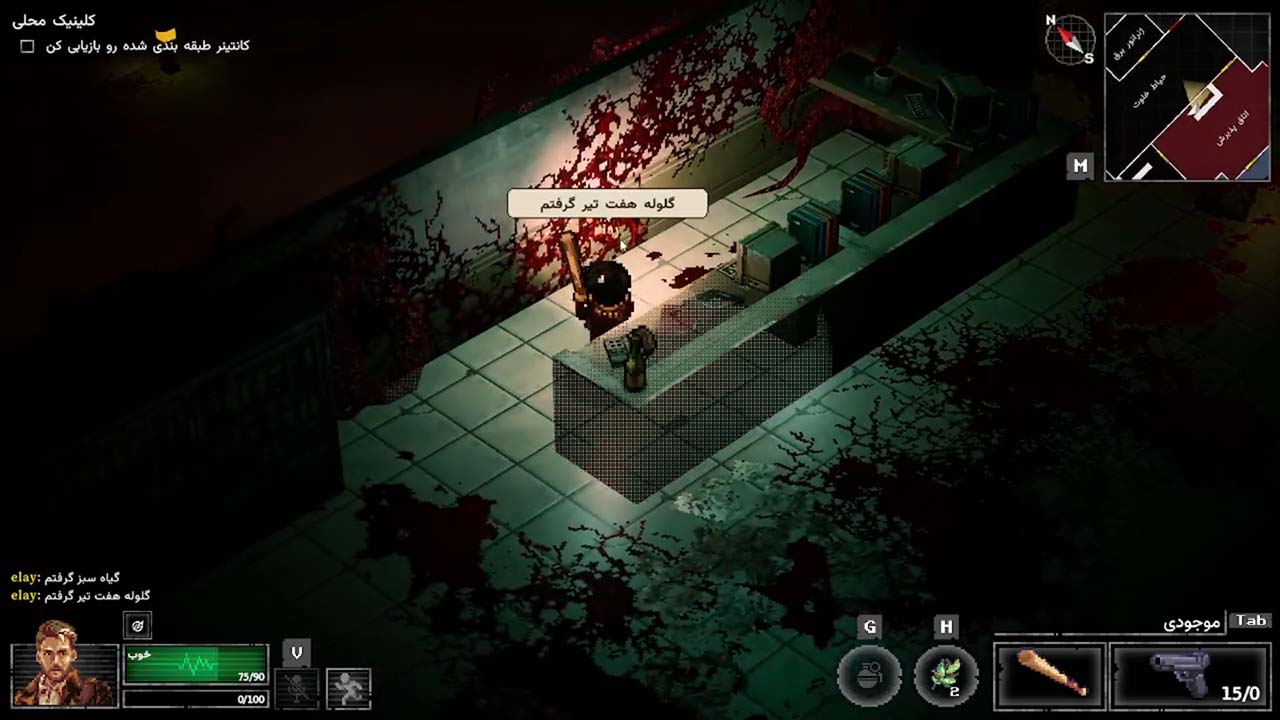1280x720 pixels.
Task: Select the grenade quick-slot icon
Action: pyautogui.click(x=869, y=674)
